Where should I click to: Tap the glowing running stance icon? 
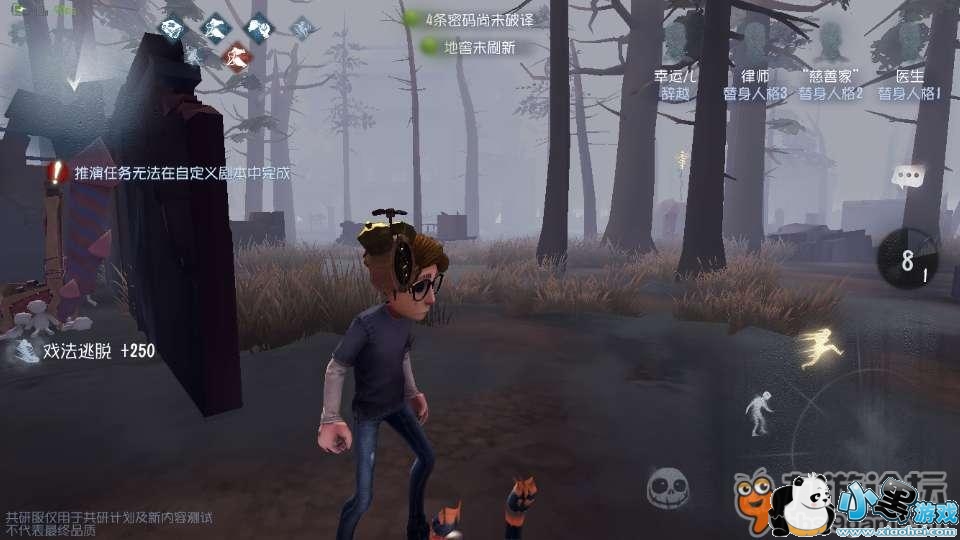point(820,349)
